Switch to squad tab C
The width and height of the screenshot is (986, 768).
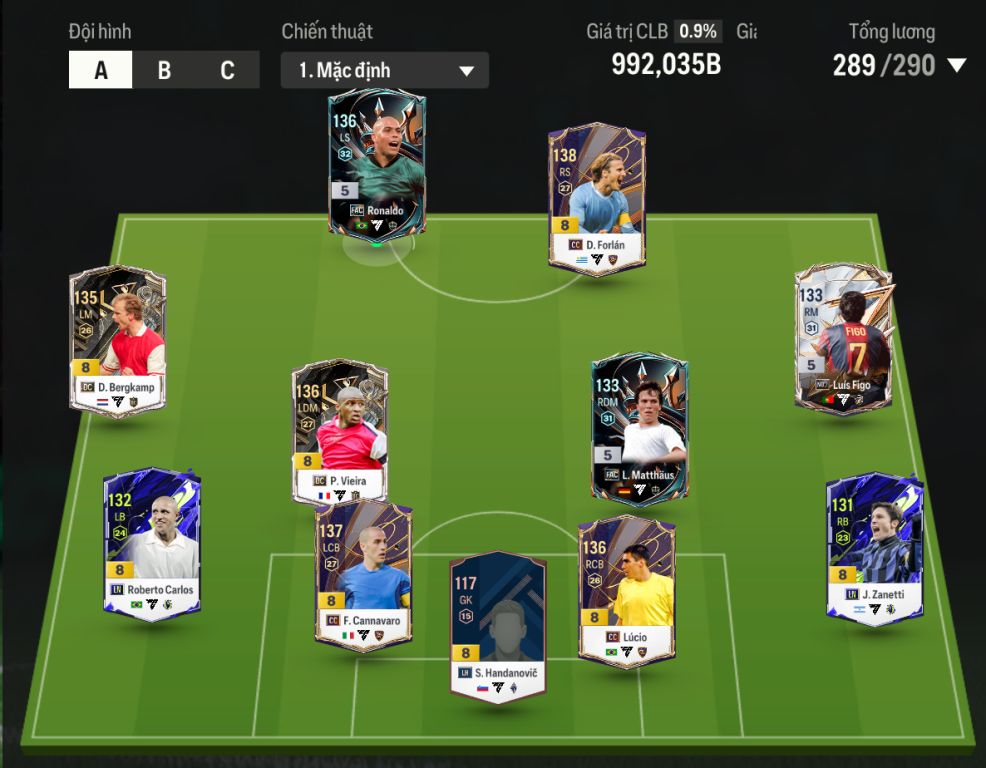click(x=227, y=70)
